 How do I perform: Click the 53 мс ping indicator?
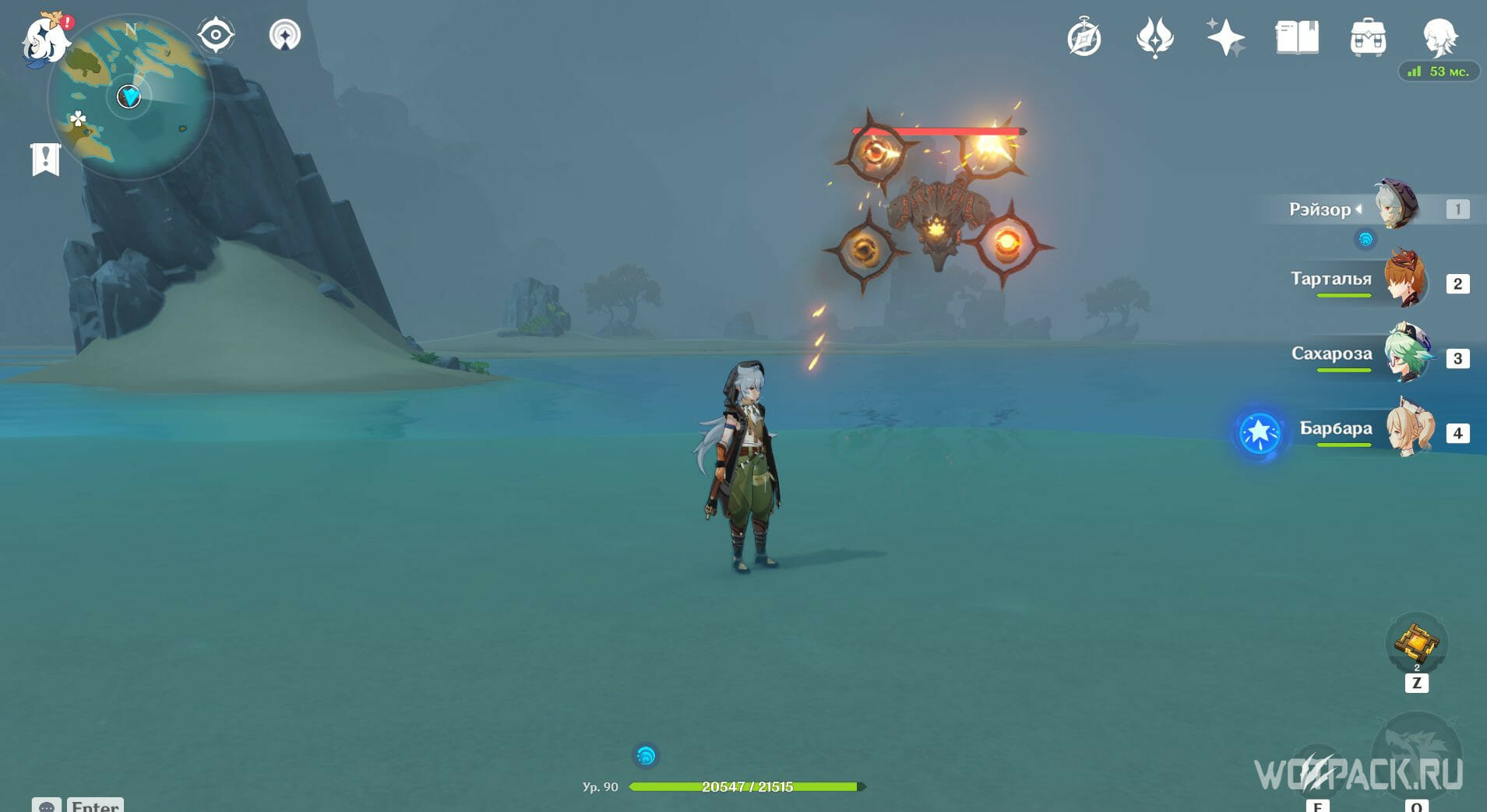coord(1440,71)
